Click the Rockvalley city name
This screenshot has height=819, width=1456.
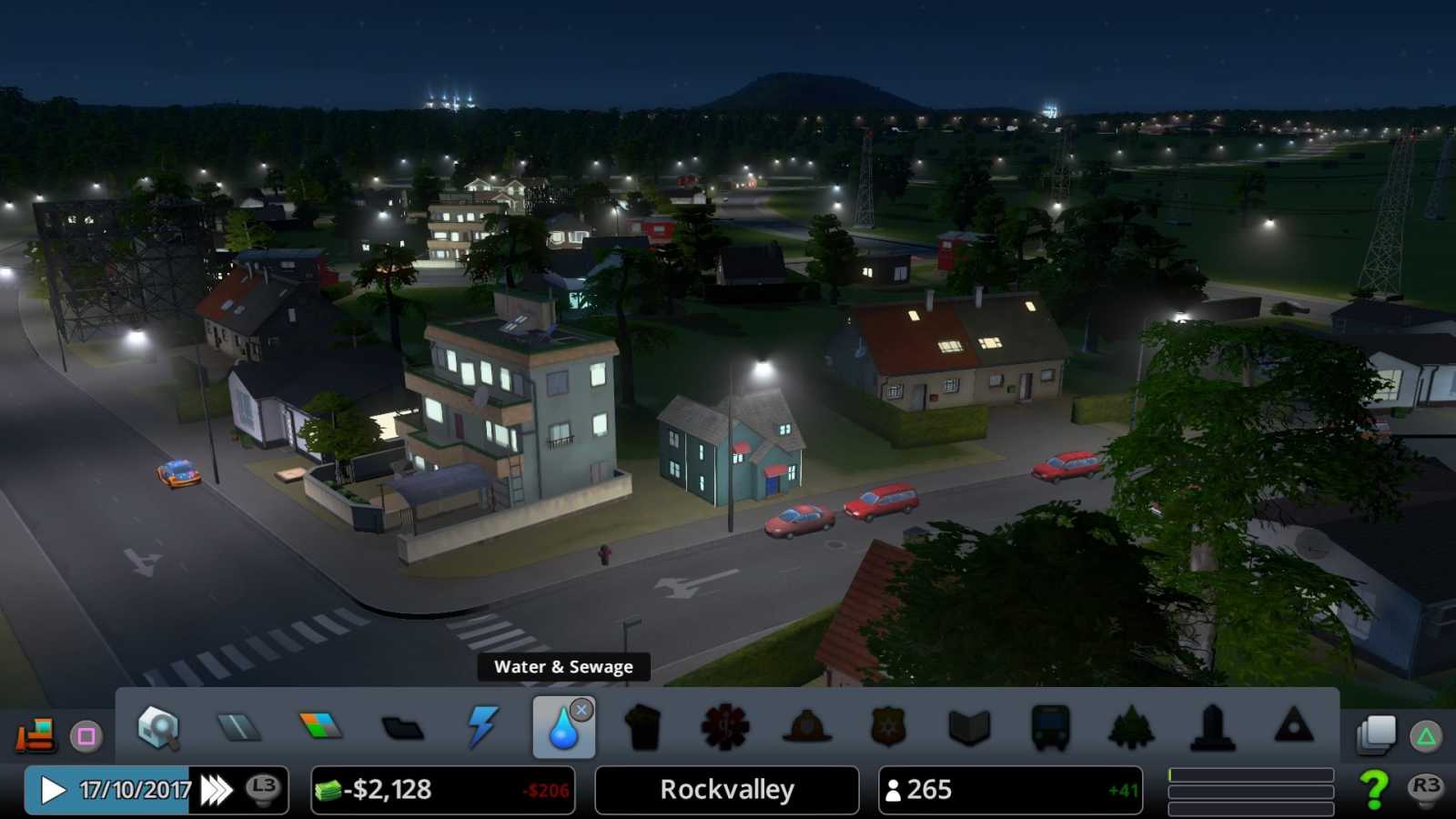tap(725, 789)
